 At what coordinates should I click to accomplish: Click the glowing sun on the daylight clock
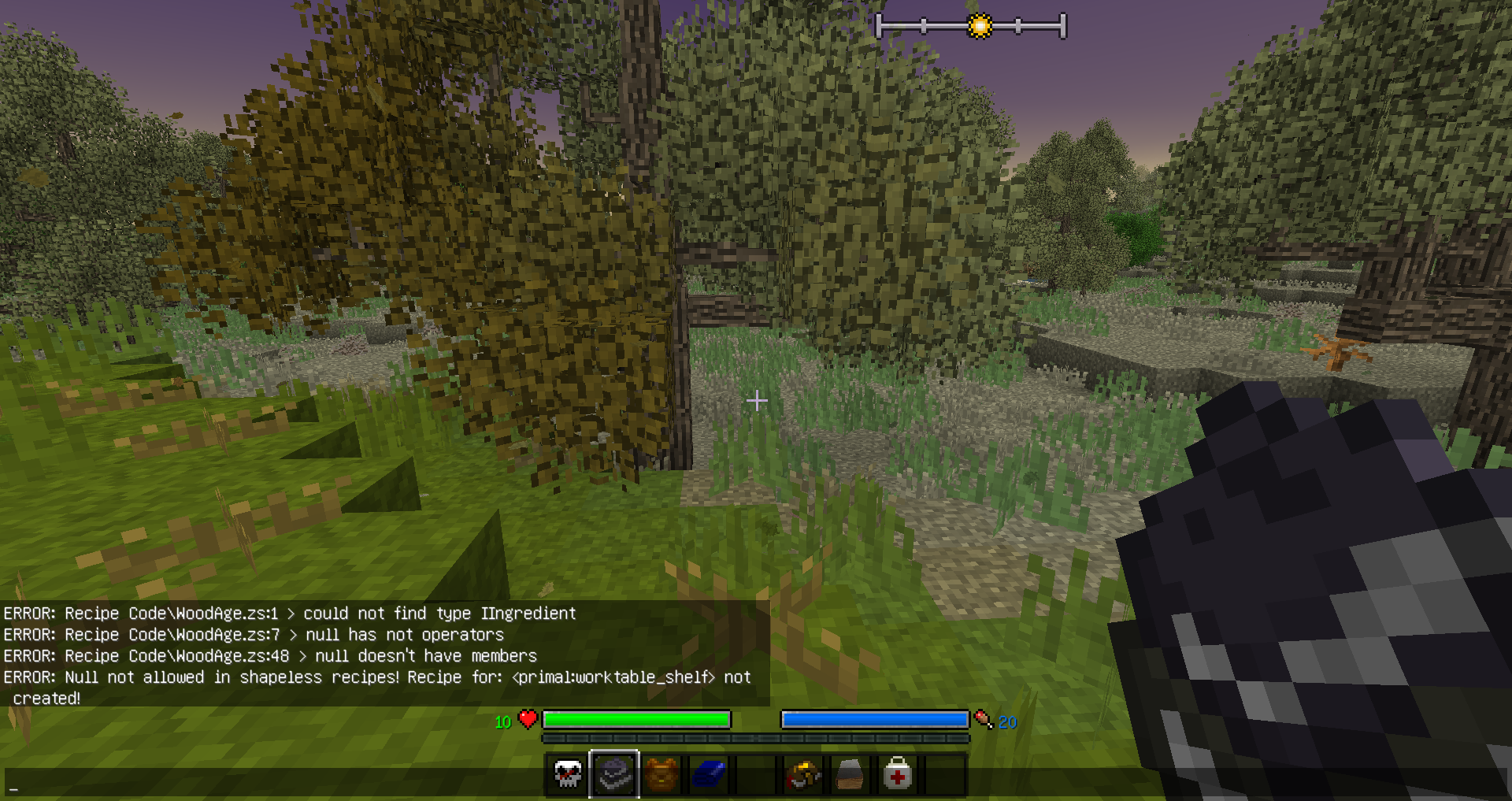[979, 24]
